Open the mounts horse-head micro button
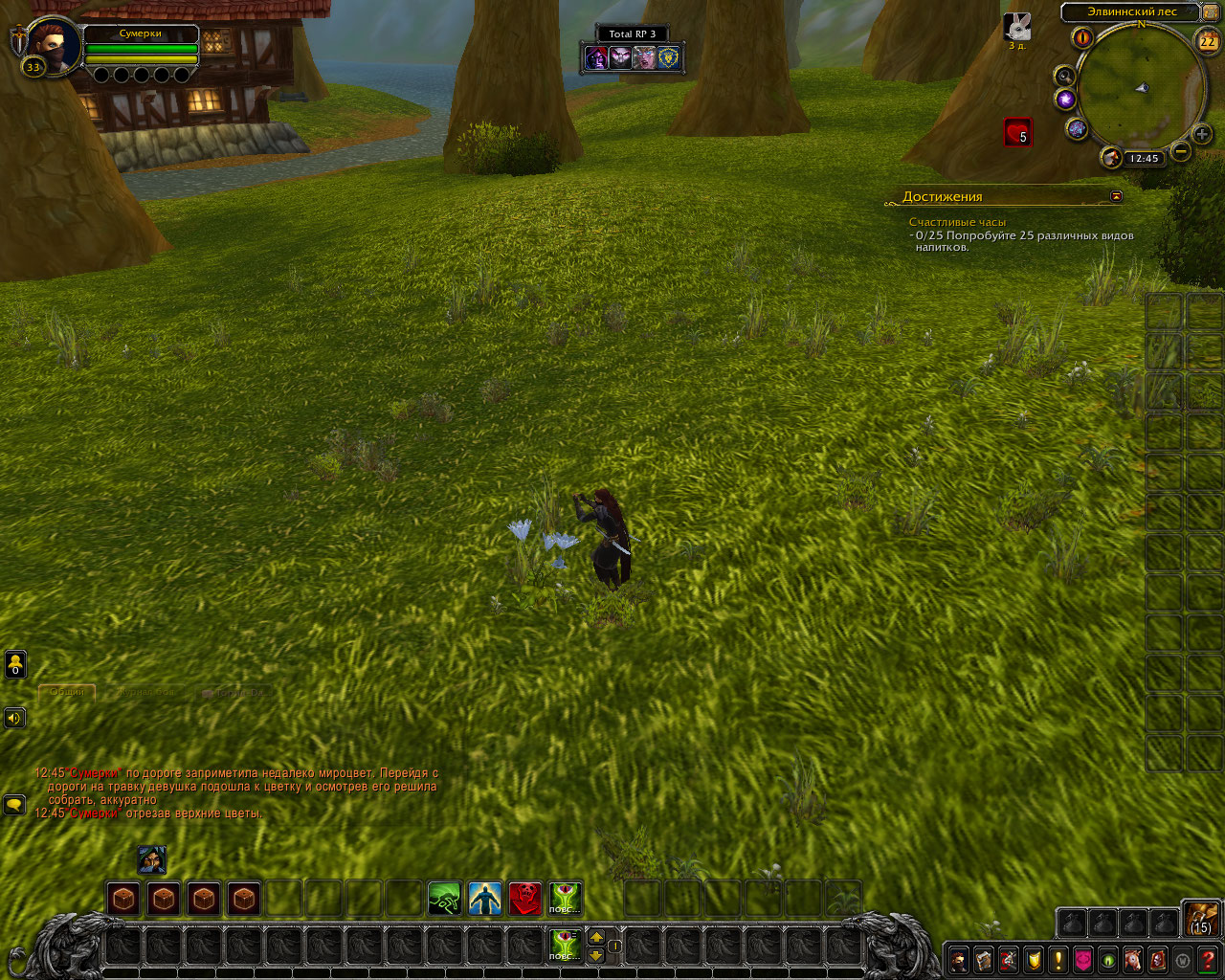This screenshot has height=980, width=1225. pyautogui.click(x=1133, y=959)
